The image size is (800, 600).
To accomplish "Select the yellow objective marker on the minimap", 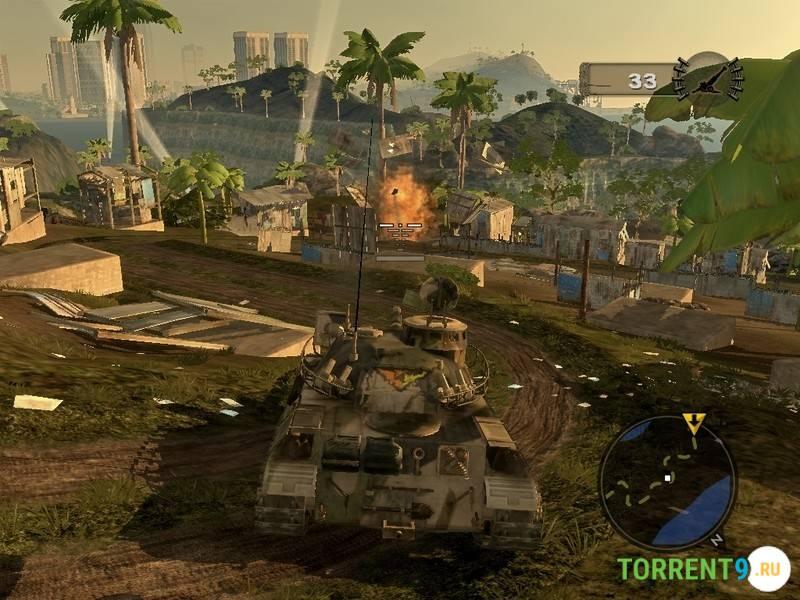I will coord(693,422).
